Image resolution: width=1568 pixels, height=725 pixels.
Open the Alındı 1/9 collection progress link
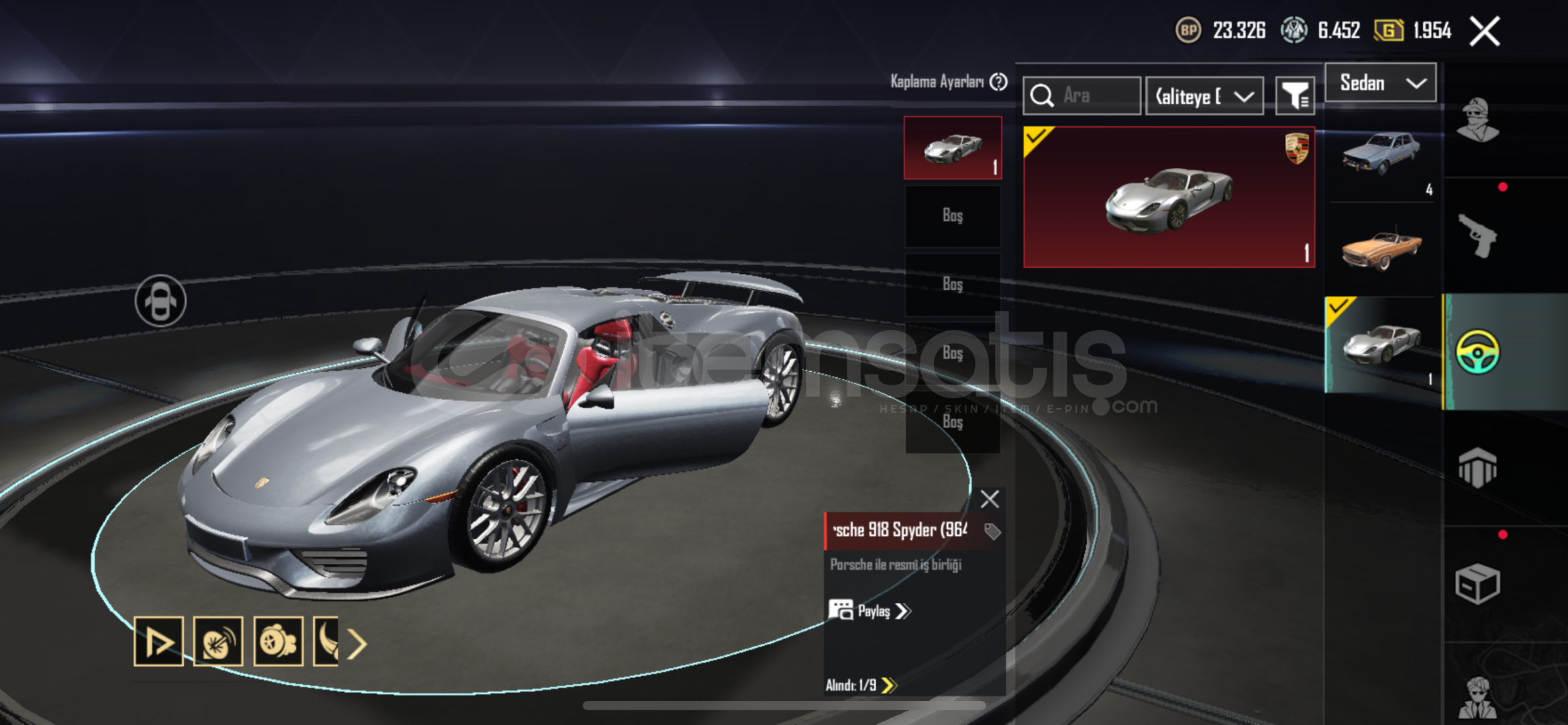click(x=861, y=685)
